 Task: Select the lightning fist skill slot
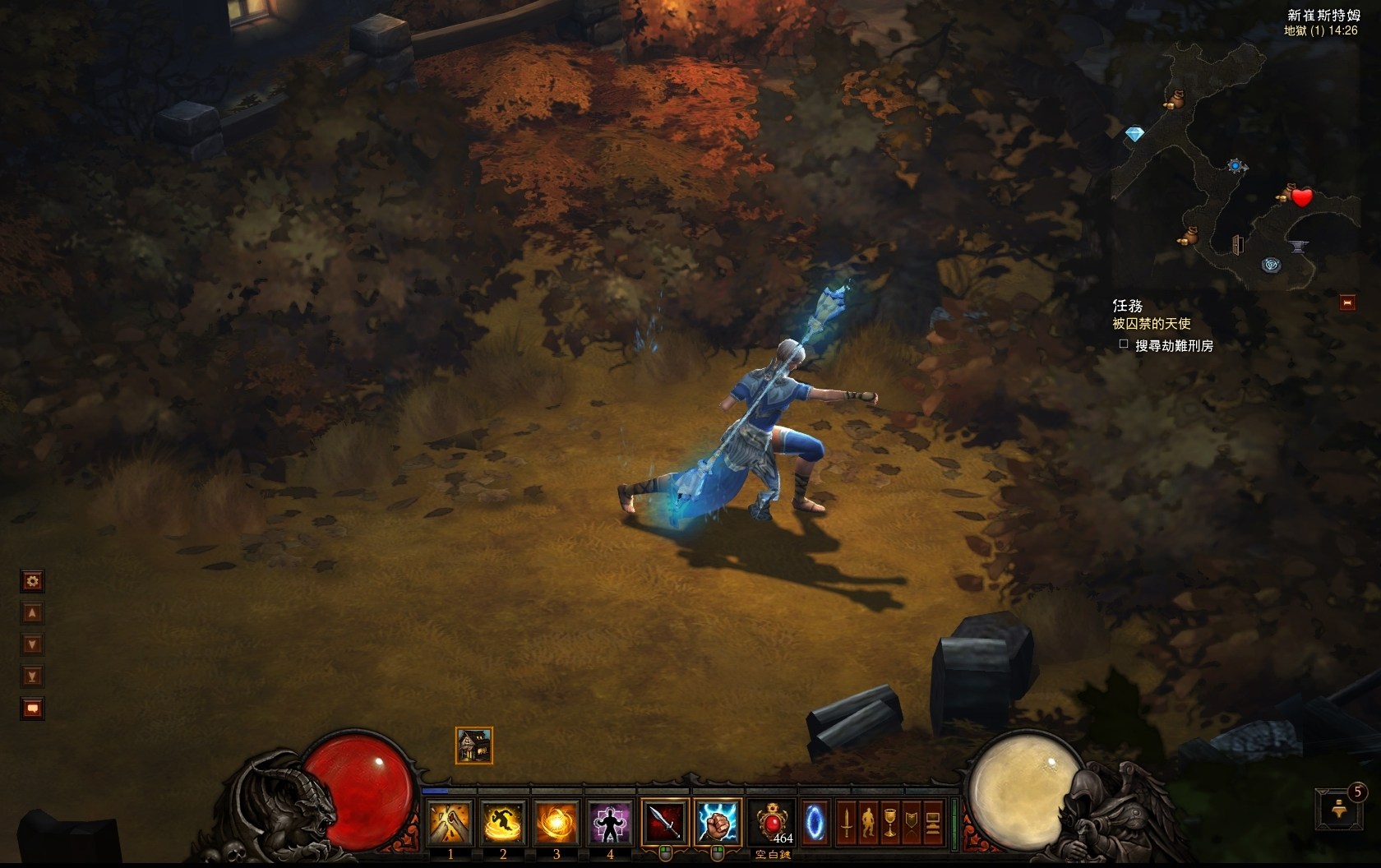pos(718,822)
